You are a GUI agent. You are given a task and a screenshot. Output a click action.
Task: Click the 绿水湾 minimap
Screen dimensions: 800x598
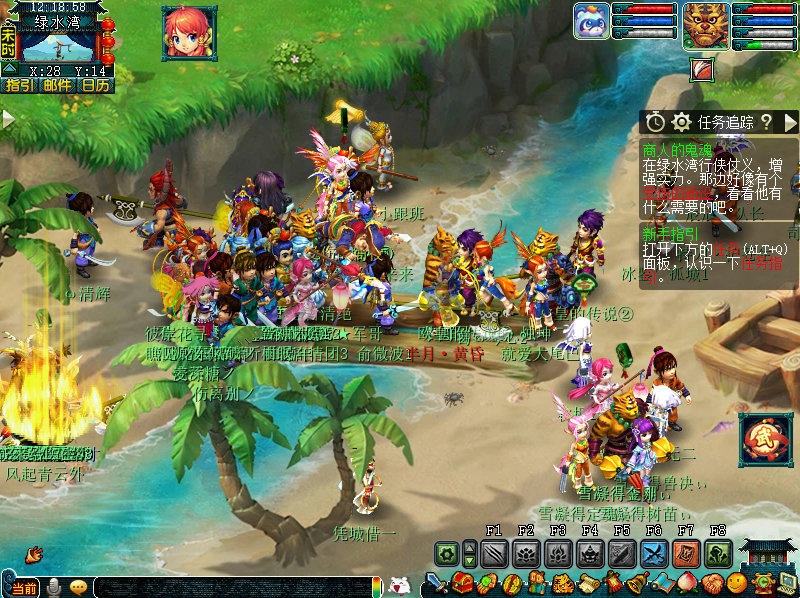click(58, 45)
